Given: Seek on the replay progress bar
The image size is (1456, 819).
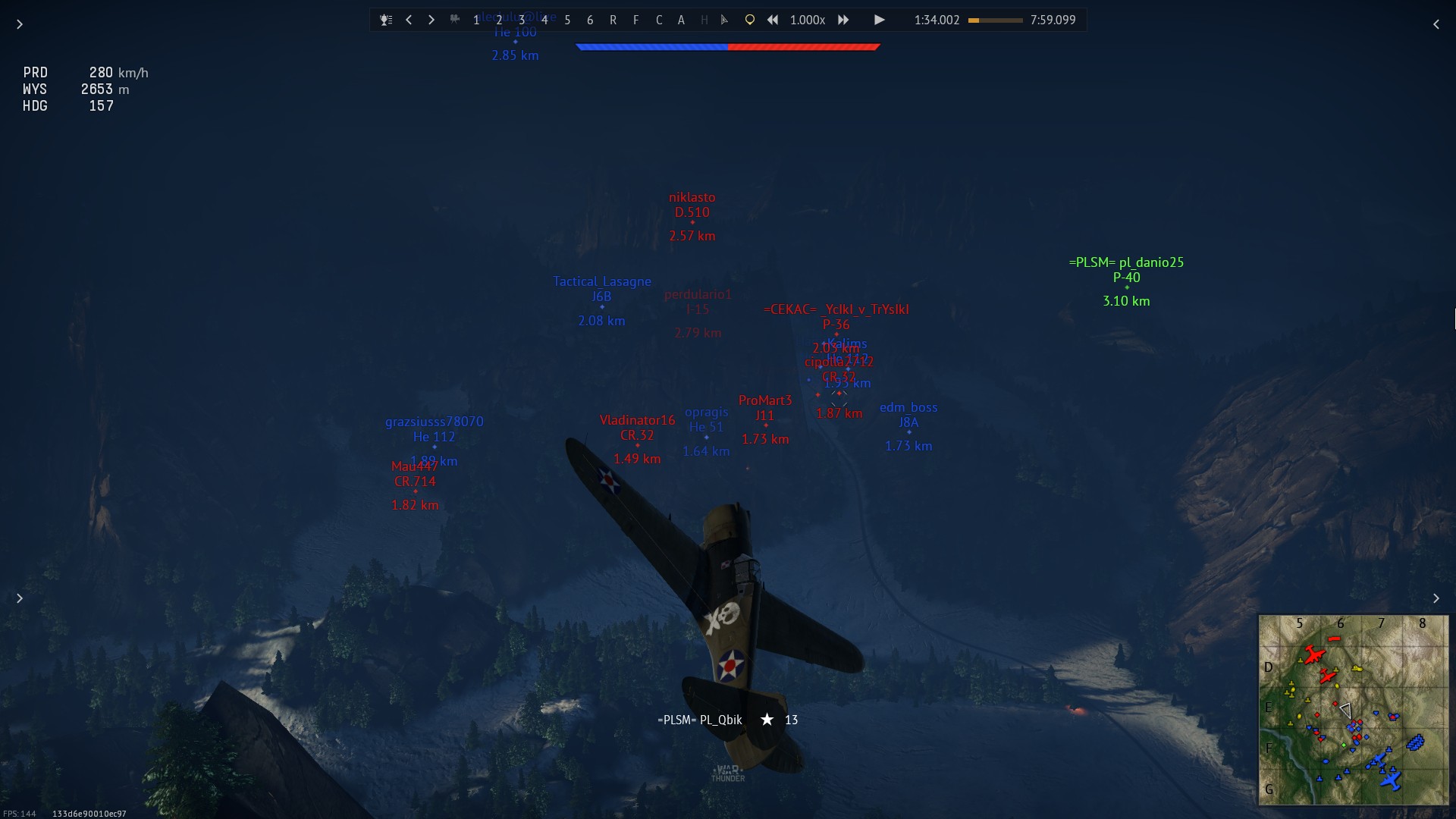Looking at the screenshot, I should pos(995,20).
